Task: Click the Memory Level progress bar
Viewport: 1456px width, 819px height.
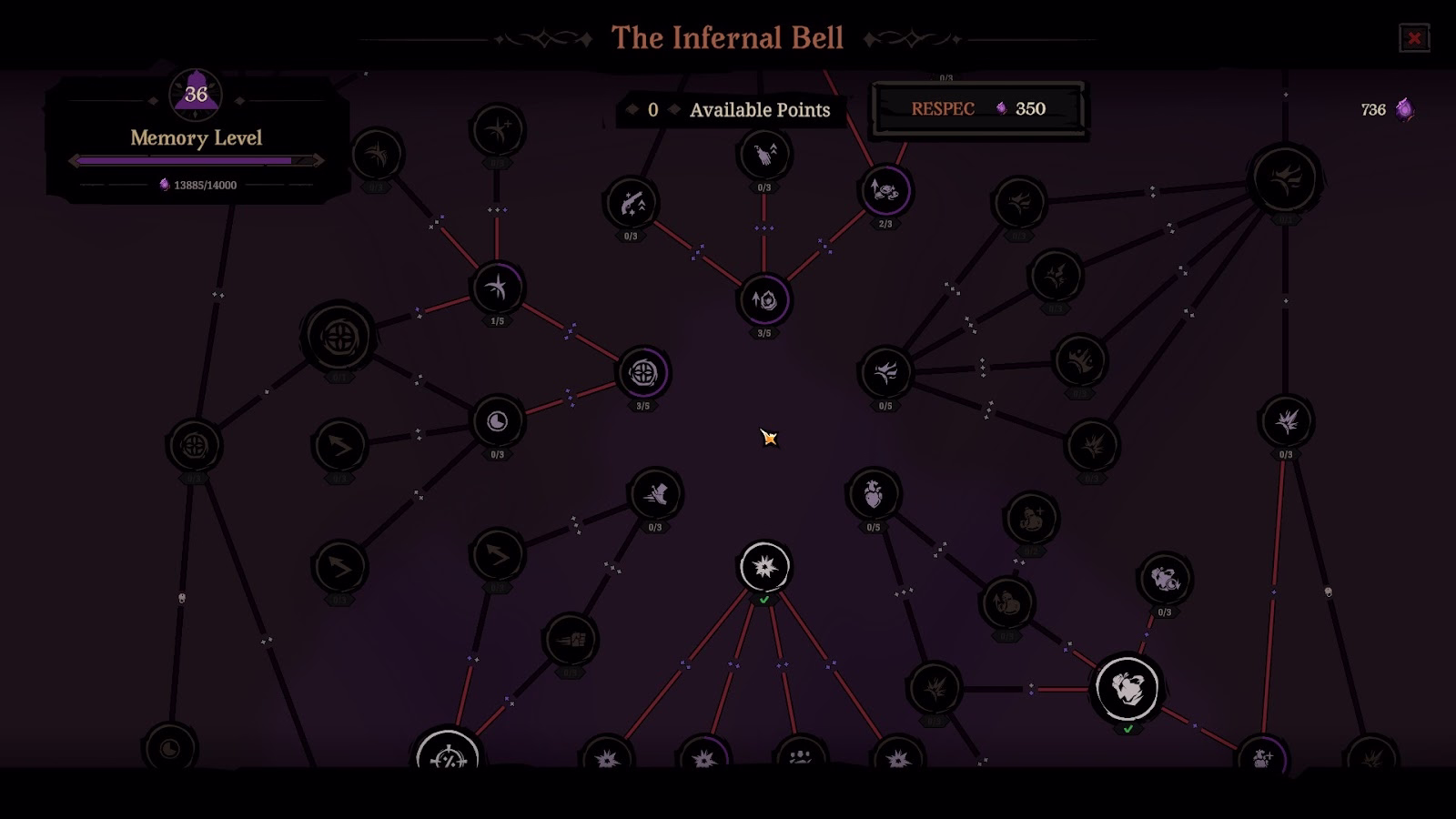Action: (x=194, y=161)
